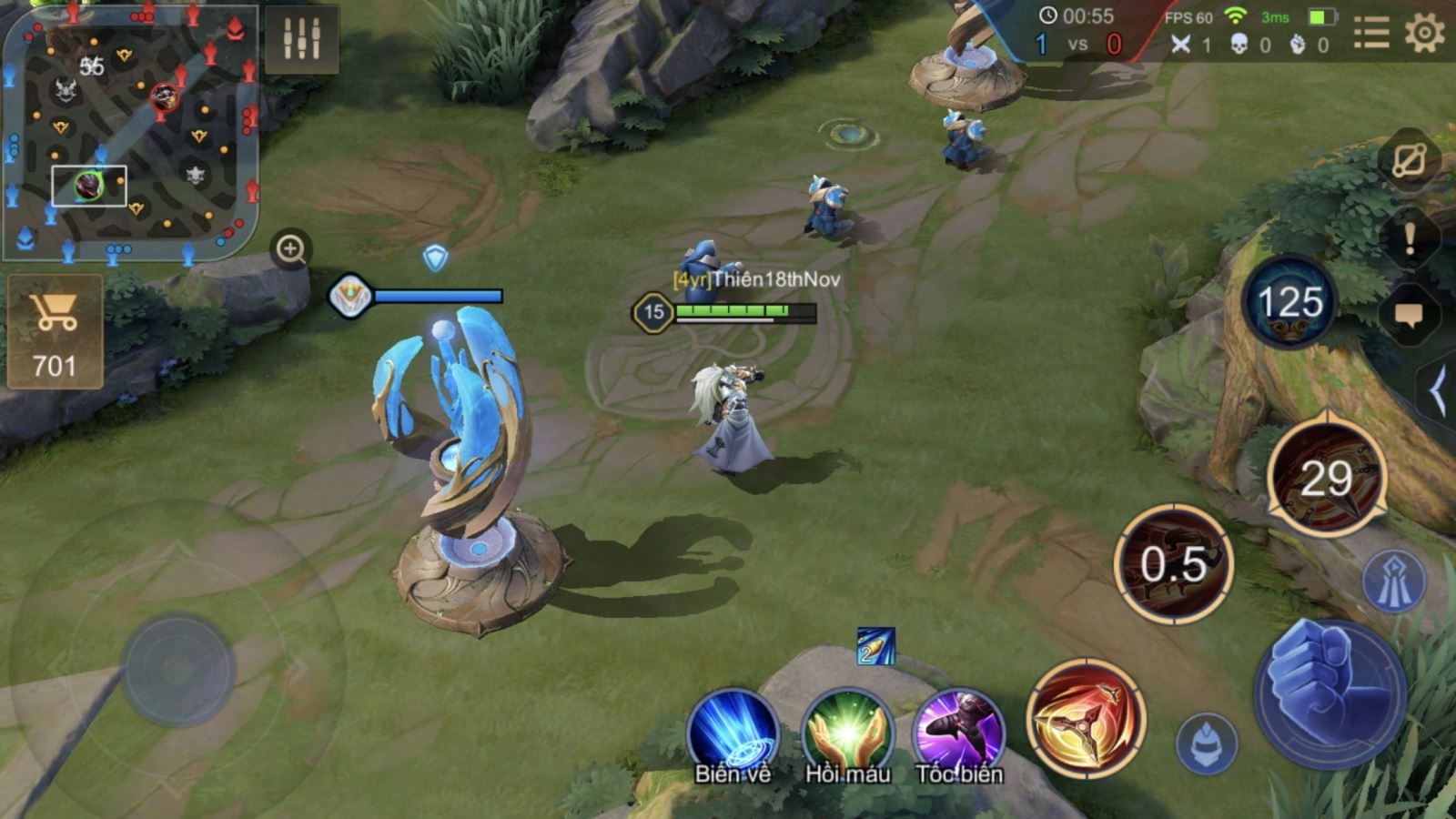Send an alert with exclamation button
1456x819 pixels.
[1409, 239]
